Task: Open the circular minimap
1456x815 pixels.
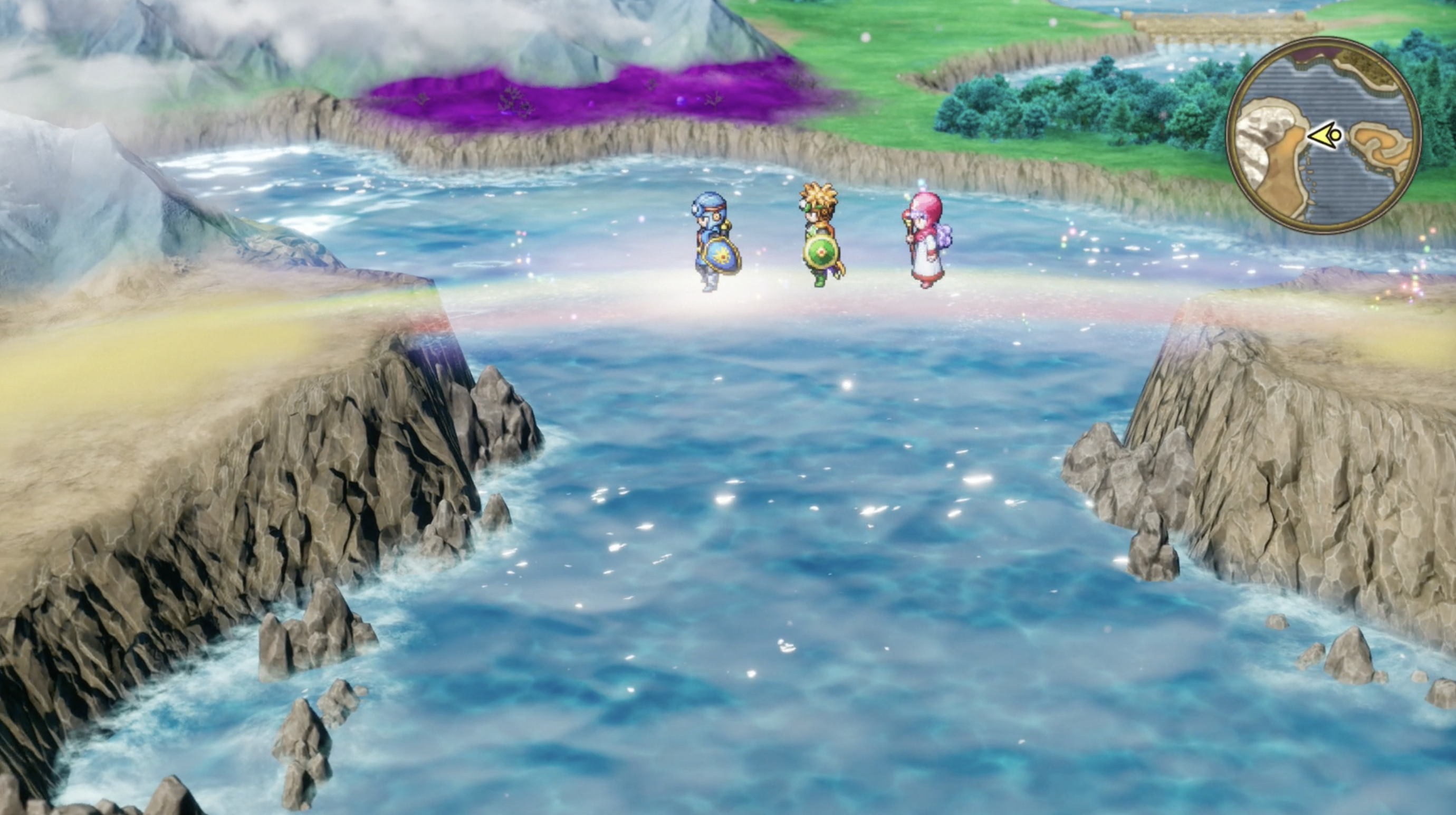Action: point(1323,135)
